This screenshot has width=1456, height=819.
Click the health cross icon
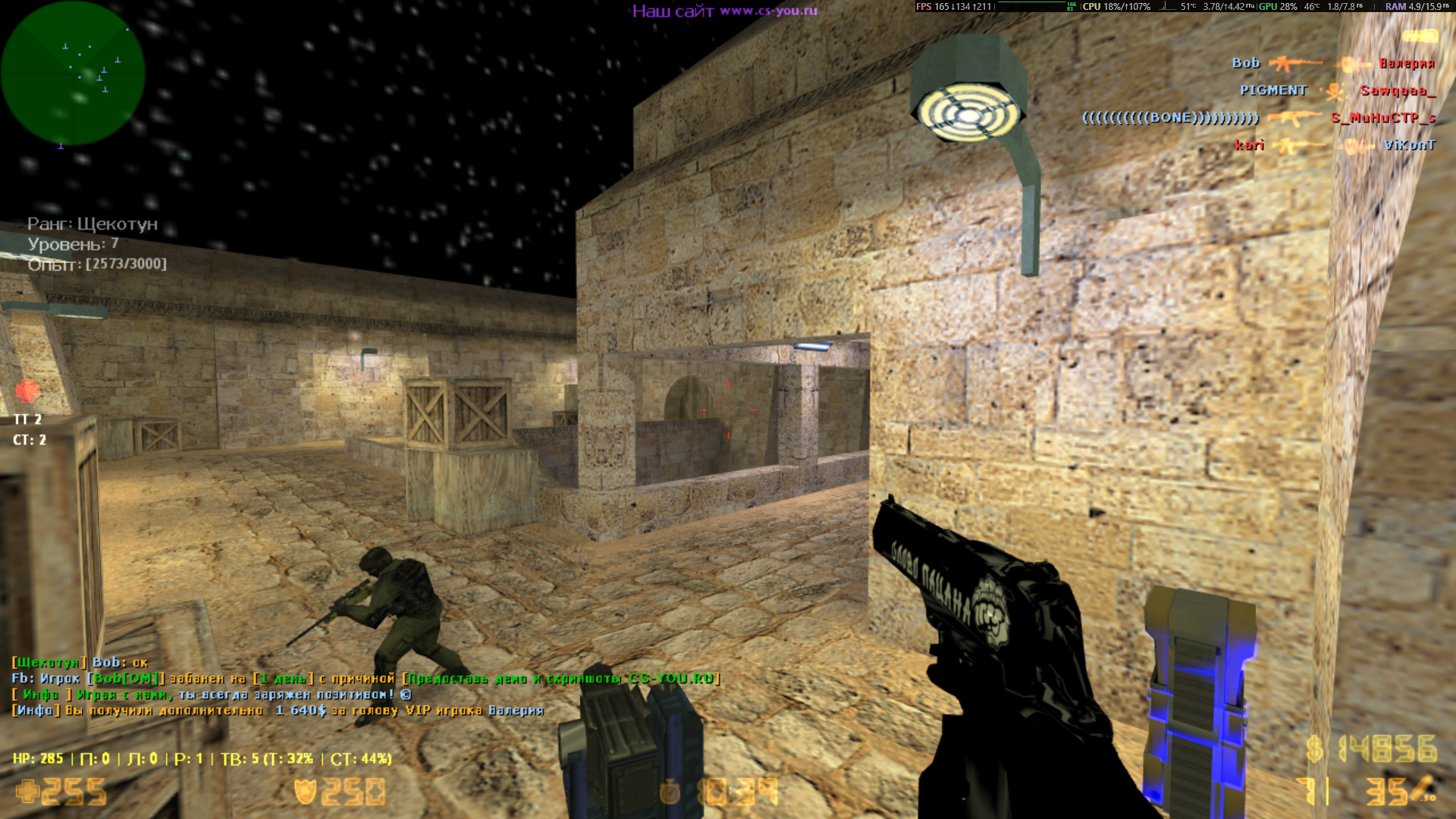tap(27, 792)
